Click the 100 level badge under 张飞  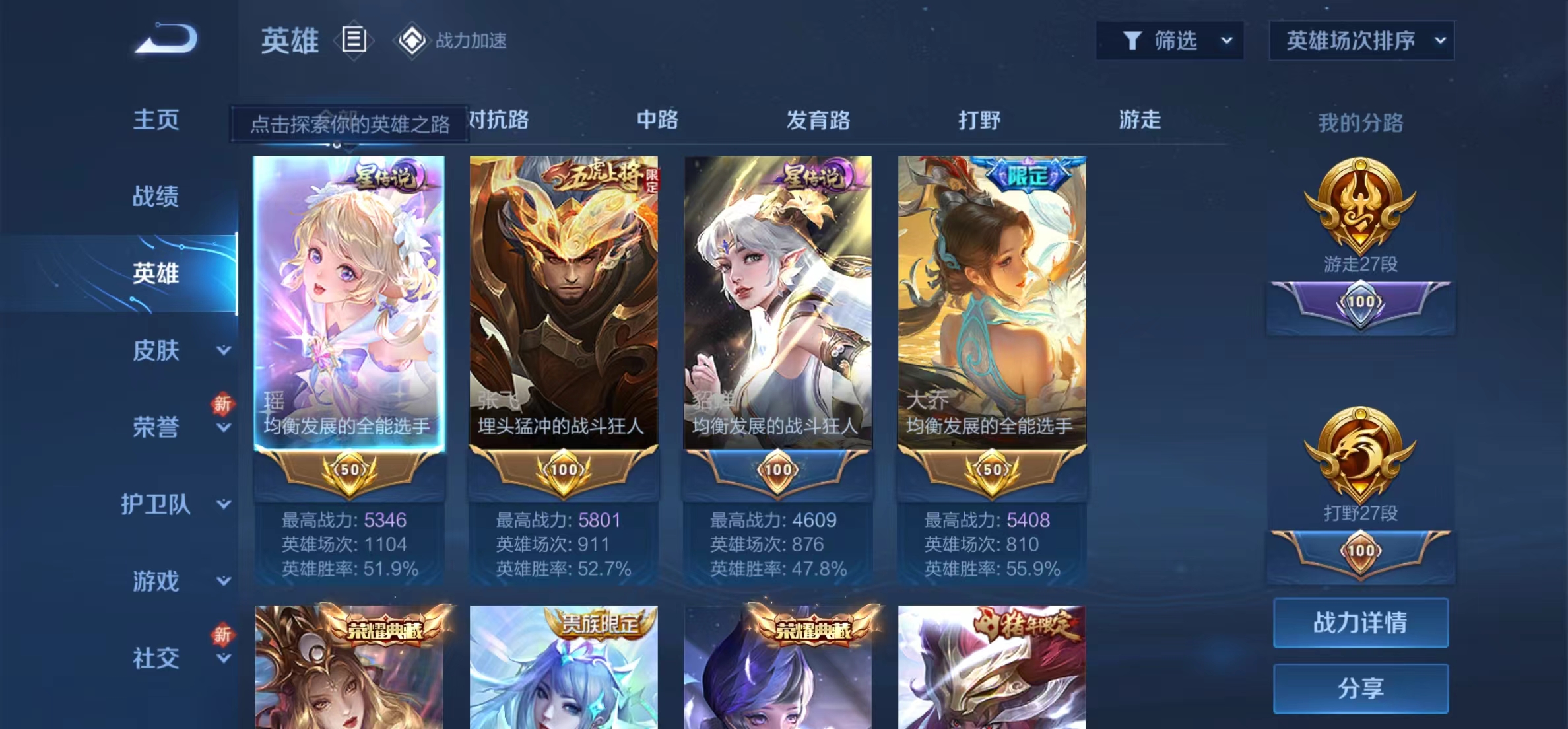pos(564,469)
